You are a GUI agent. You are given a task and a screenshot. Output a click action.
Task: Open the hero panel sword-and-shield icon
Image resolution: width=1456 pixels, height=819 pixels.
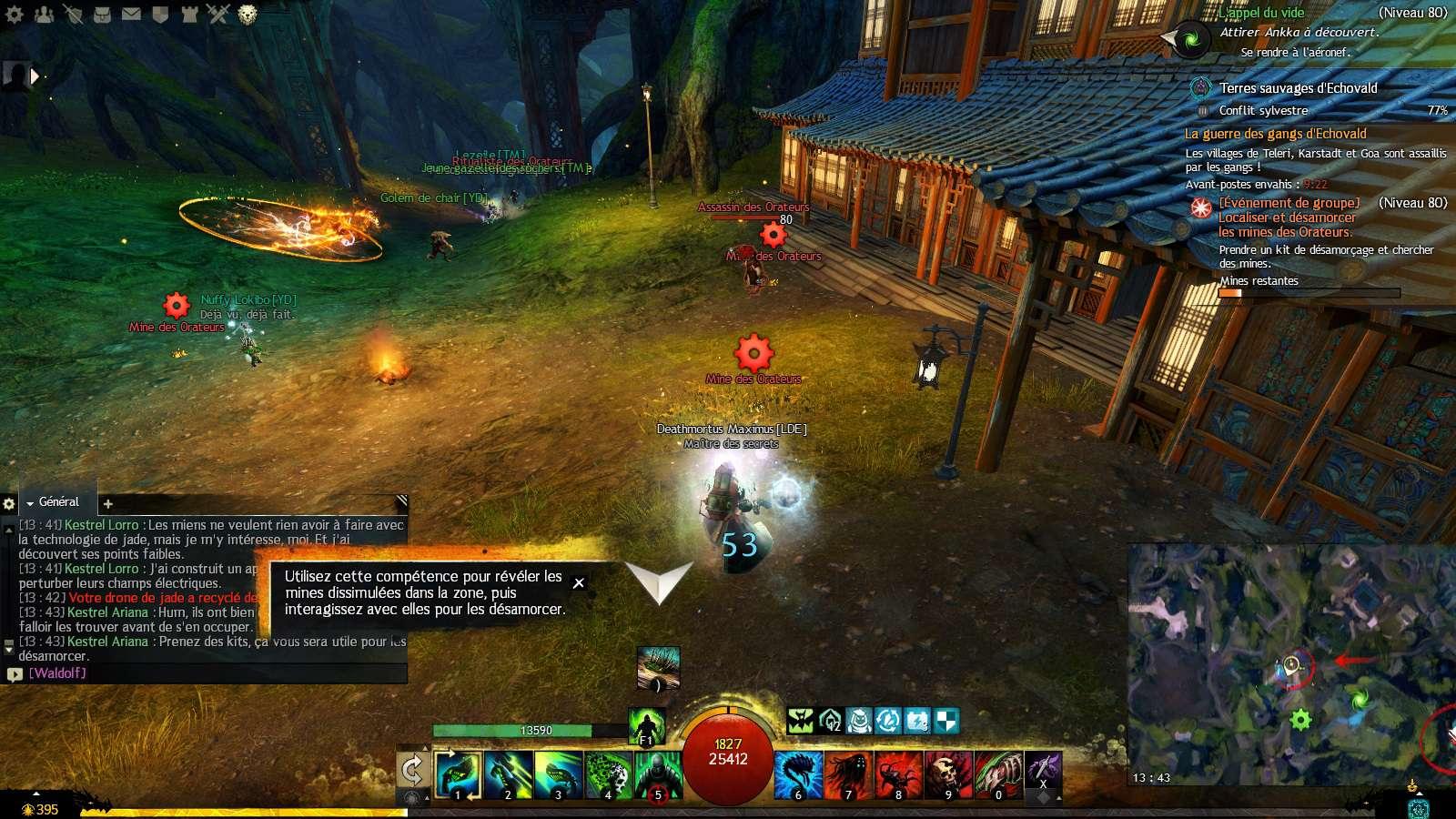74,14
